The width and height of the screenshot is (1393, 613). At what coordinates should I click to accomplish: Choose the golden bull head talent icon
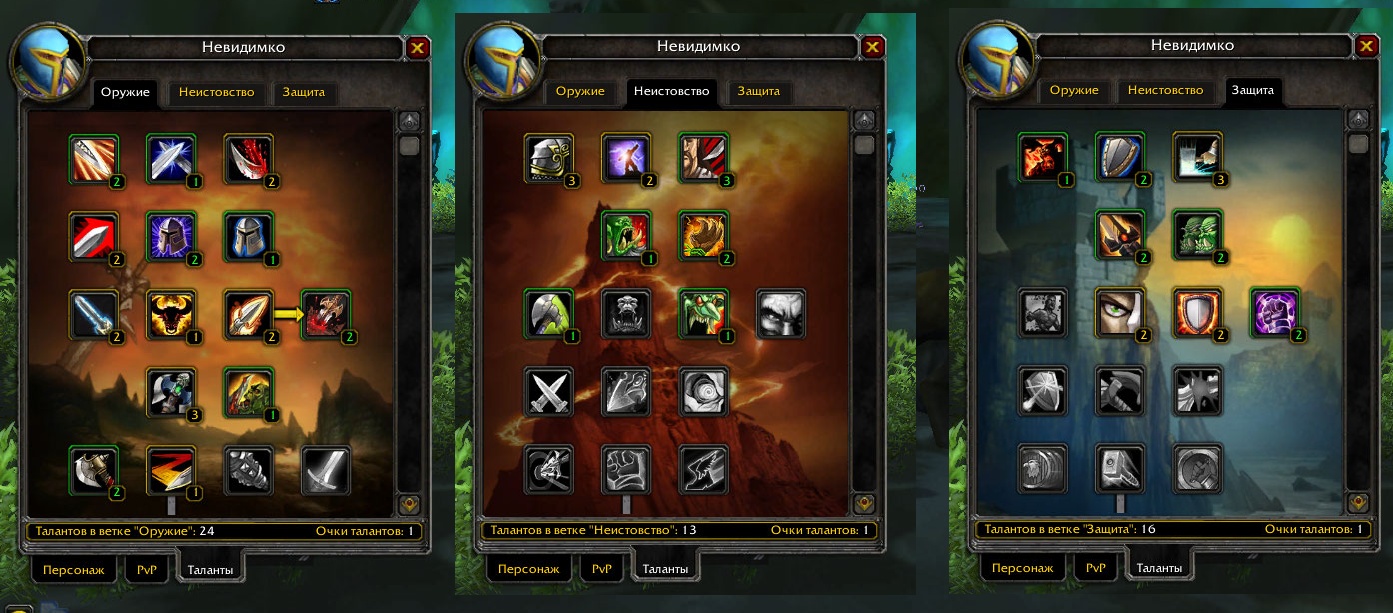[x=170, y=312]
